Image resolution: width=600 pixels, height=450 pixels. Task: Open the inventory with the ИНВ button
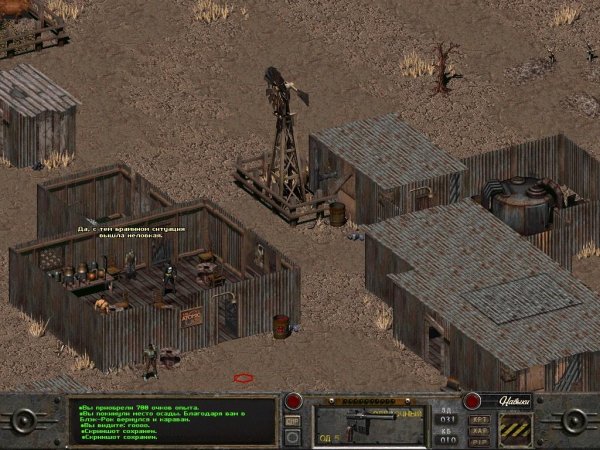coord(293,421)
